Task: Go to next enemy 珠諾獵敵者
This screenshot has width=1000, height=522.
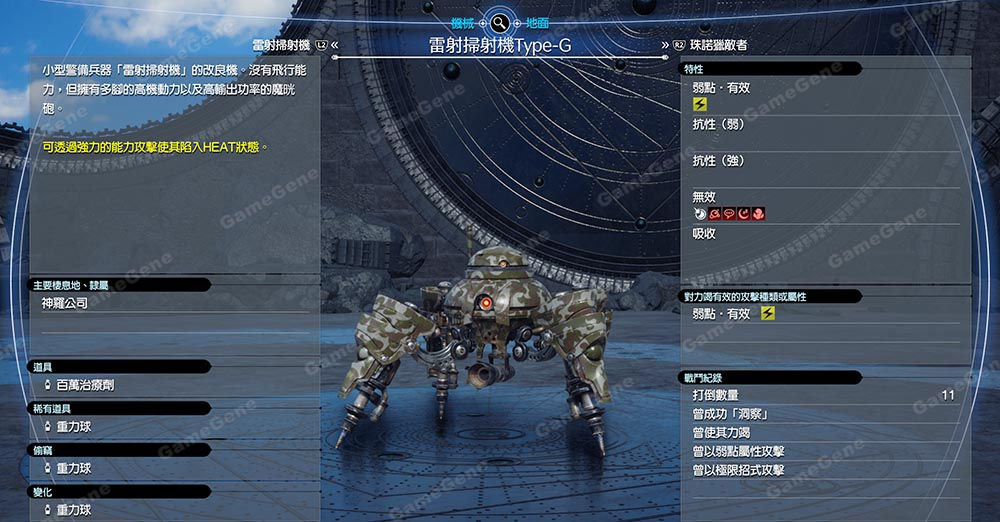Action: [x=718, y=45]
